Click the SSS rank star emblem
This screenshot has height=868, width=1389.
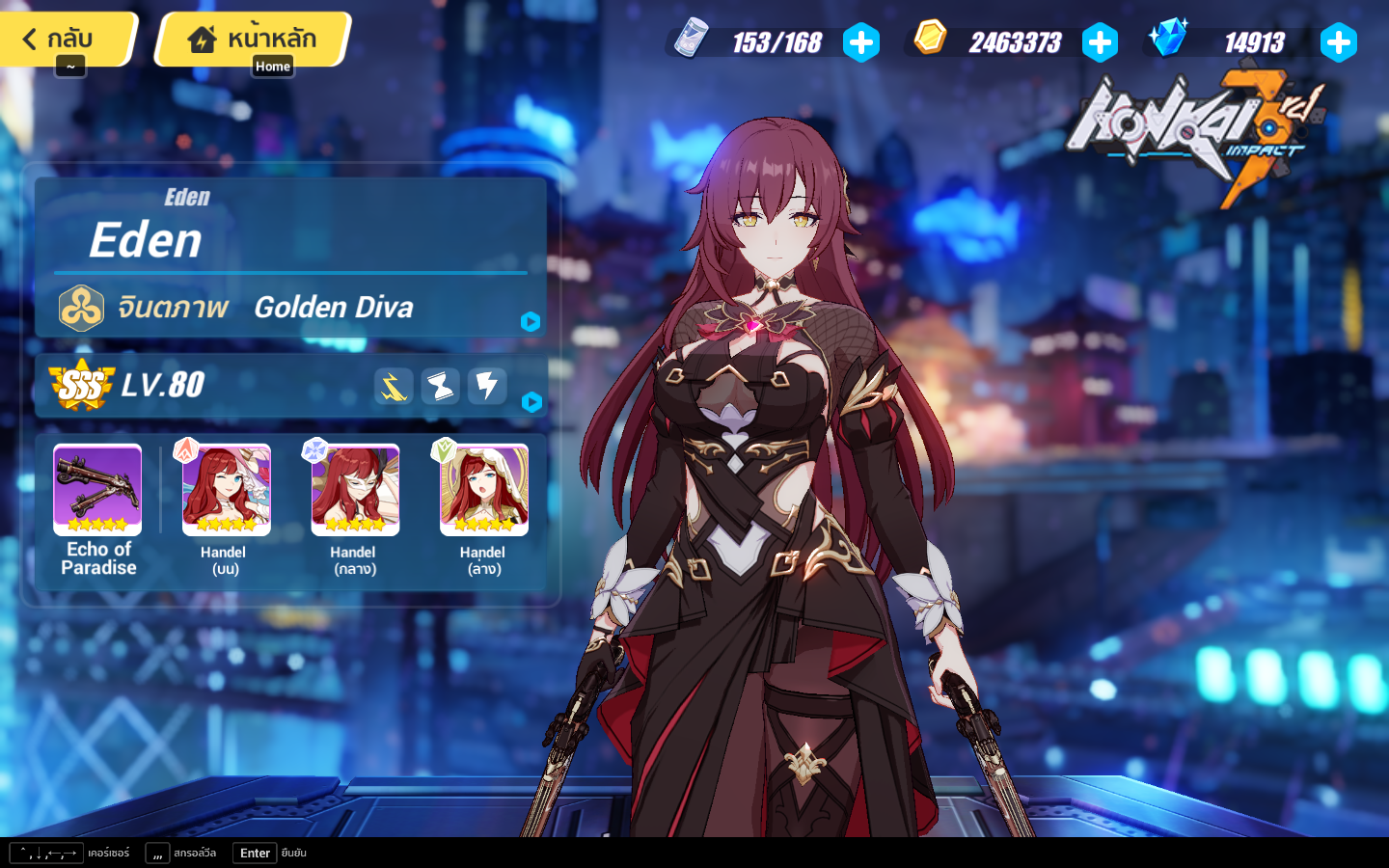tap(79, 385)
